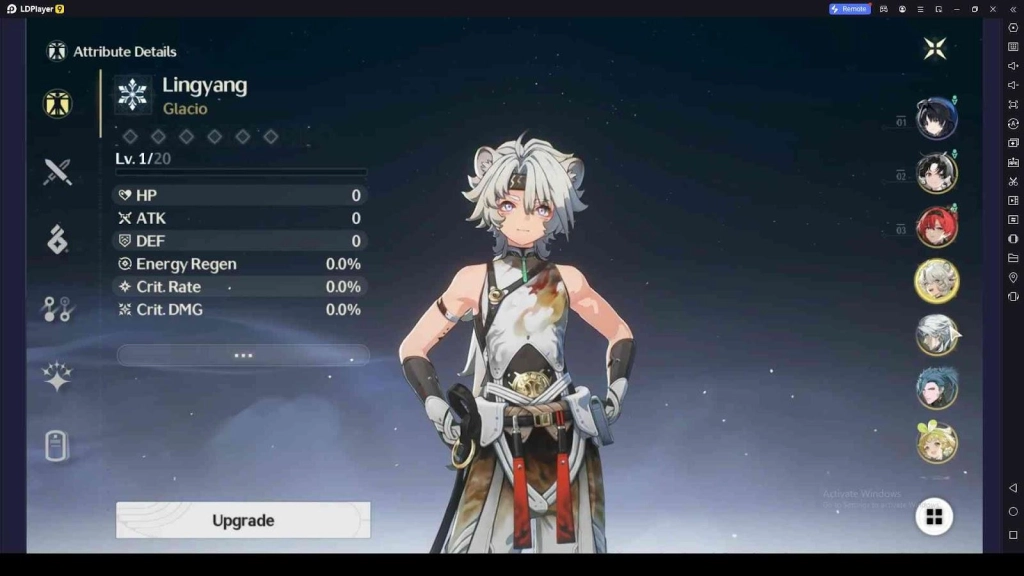Open the four-point star resonance tab
Viewport: 1024px width, 576px height.
(57, 377)
